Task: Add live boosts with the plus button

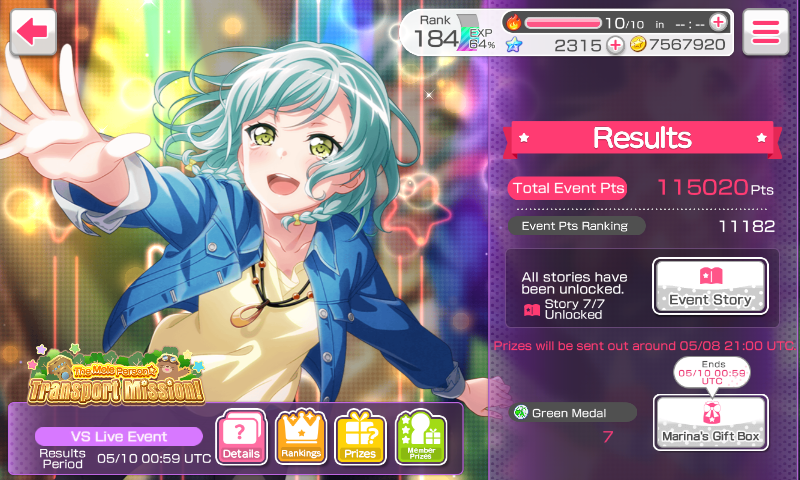Action: (x=718, y=22)
